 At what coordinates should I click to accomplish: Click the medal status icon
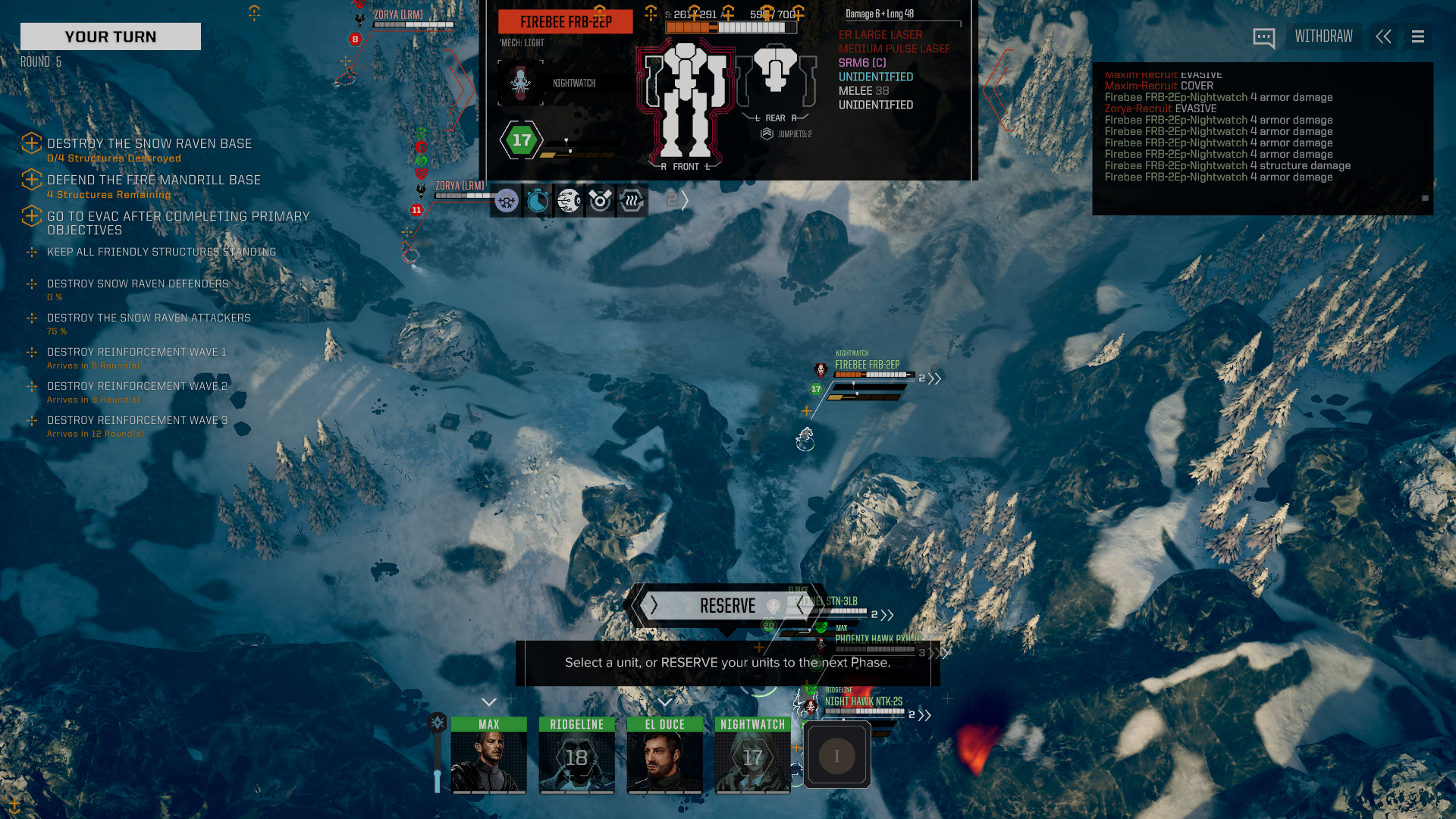600,201
